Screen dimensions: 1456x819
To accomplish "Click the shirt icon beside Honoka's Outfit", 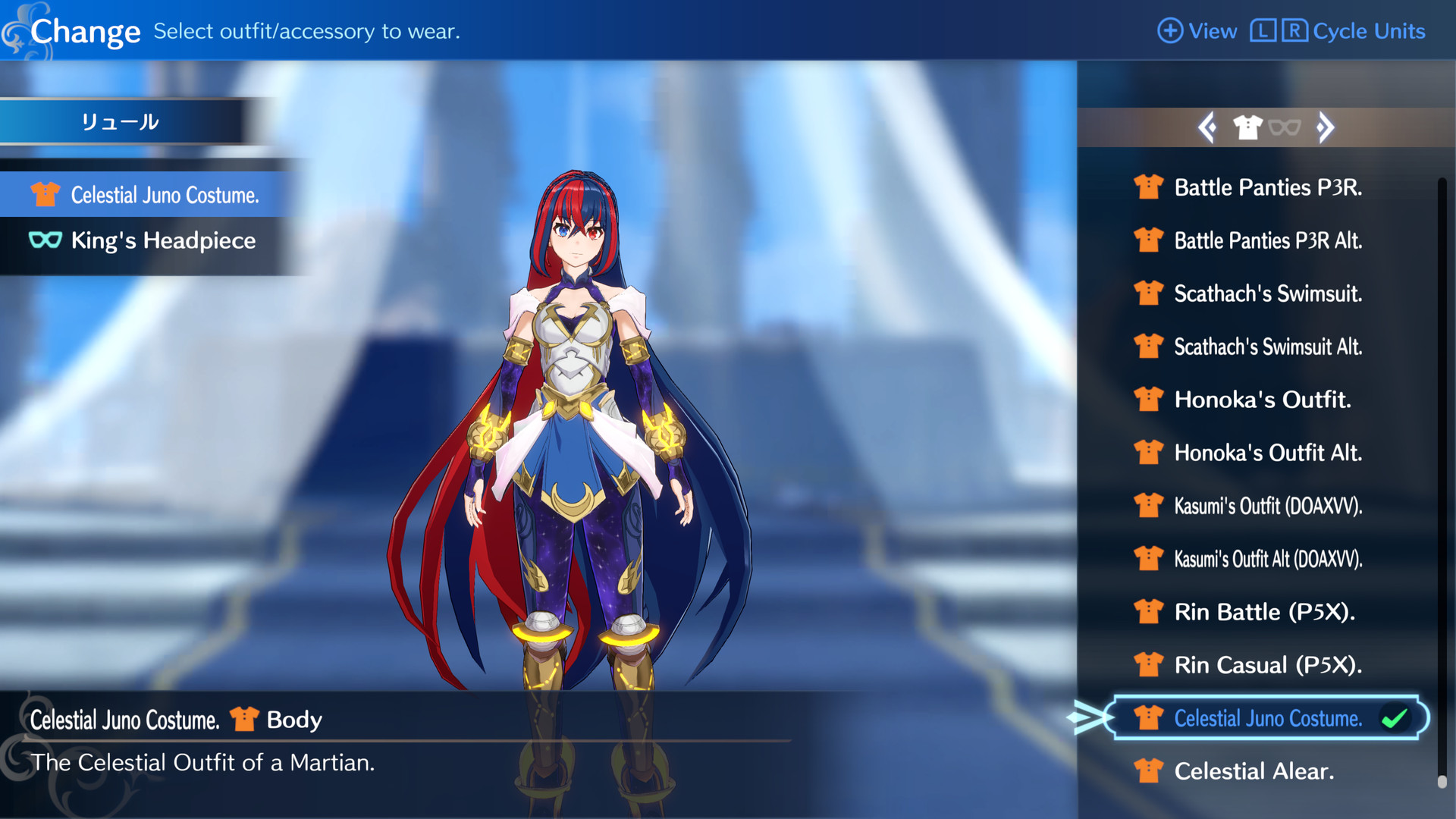I will [1148, 399].
